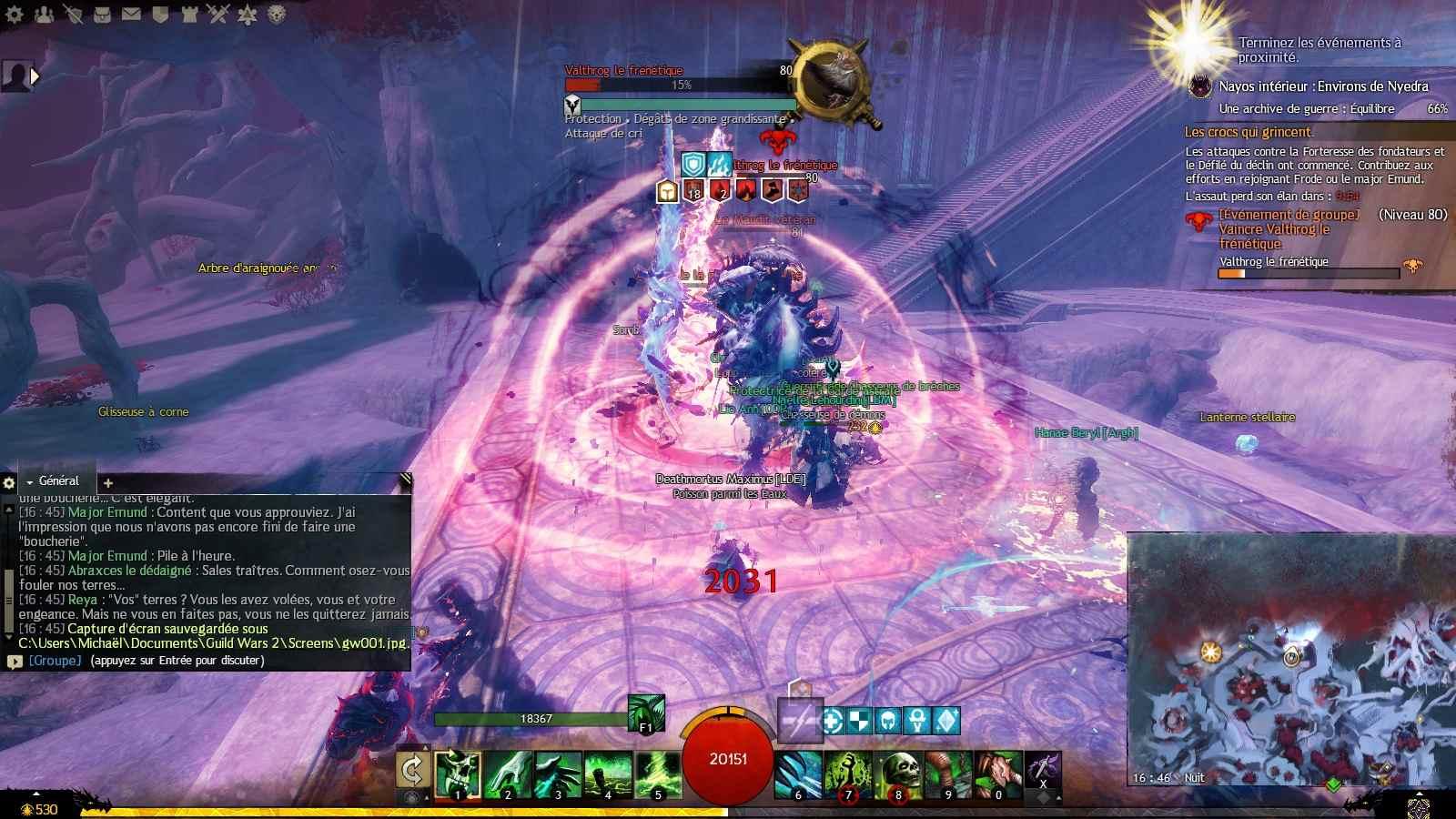The image size is (1456, 819).
Task: Swap weapons with the arrow button
Action: 412,772
